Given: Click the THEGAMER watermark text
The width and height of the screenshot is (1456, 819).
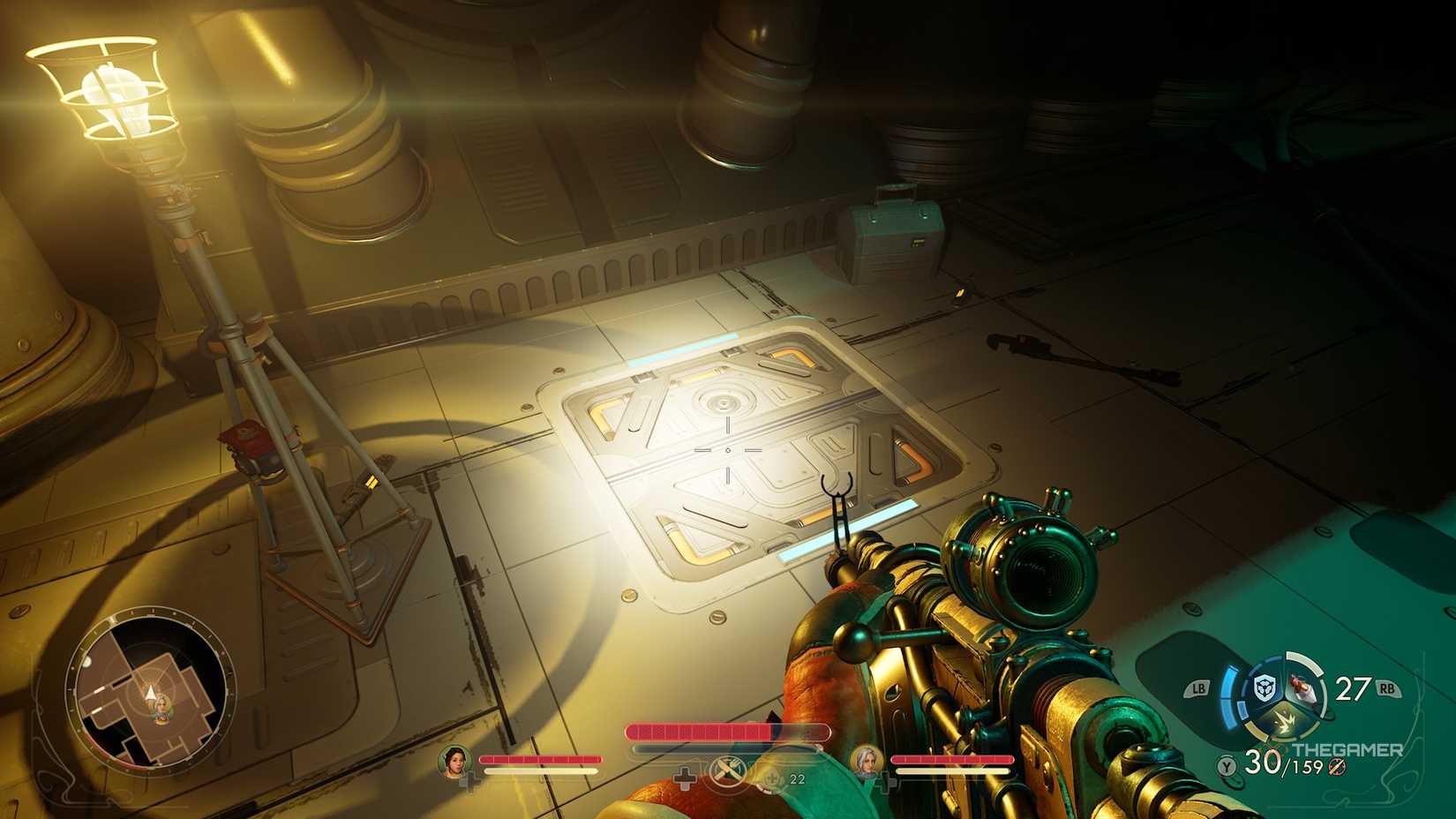Looking at the screenshot, I should pos(1346,749).
